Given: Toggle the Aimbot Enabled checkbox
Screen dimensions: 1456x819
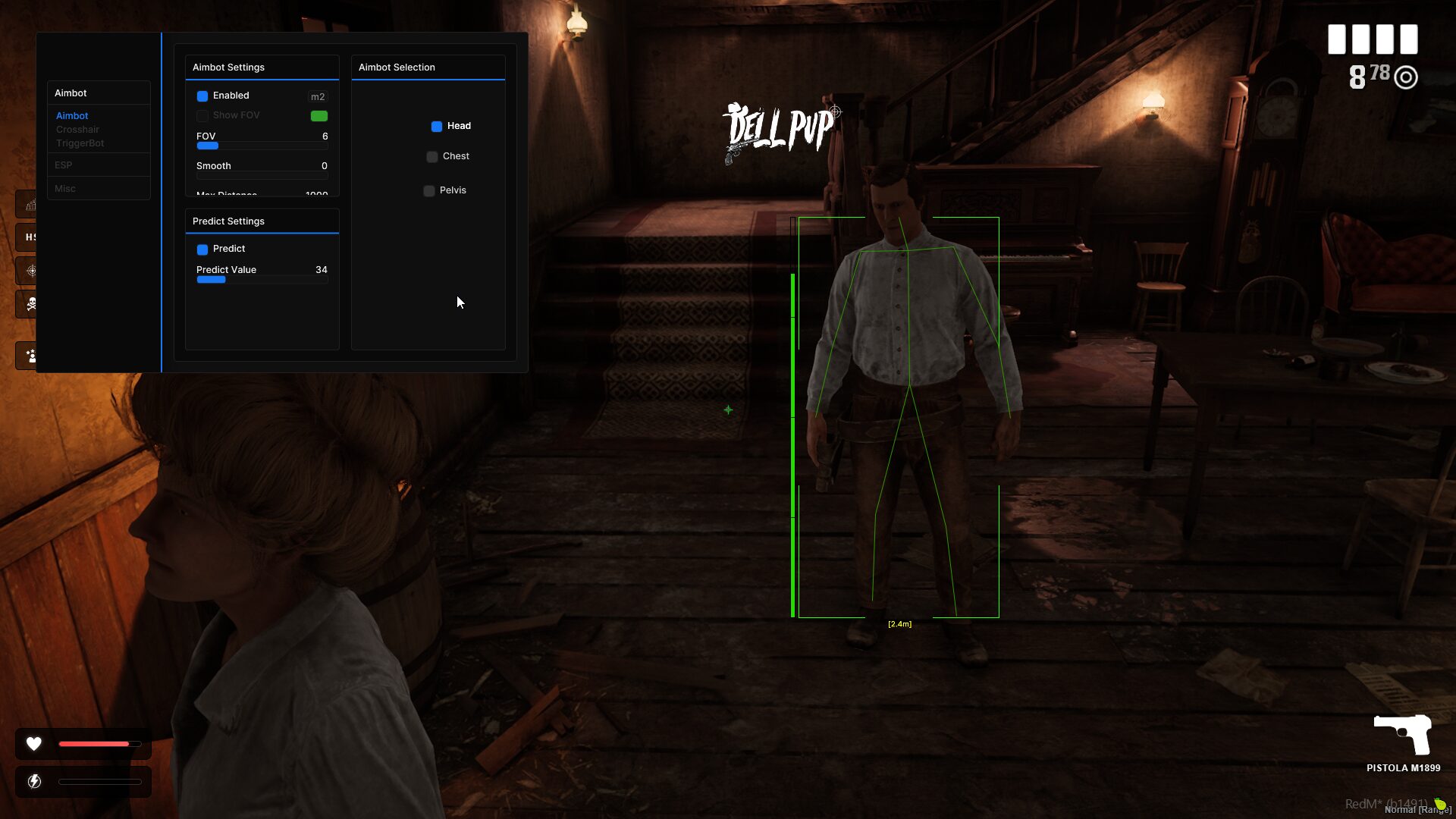Looking at the screenshot, I should click(x=202, y=96).
